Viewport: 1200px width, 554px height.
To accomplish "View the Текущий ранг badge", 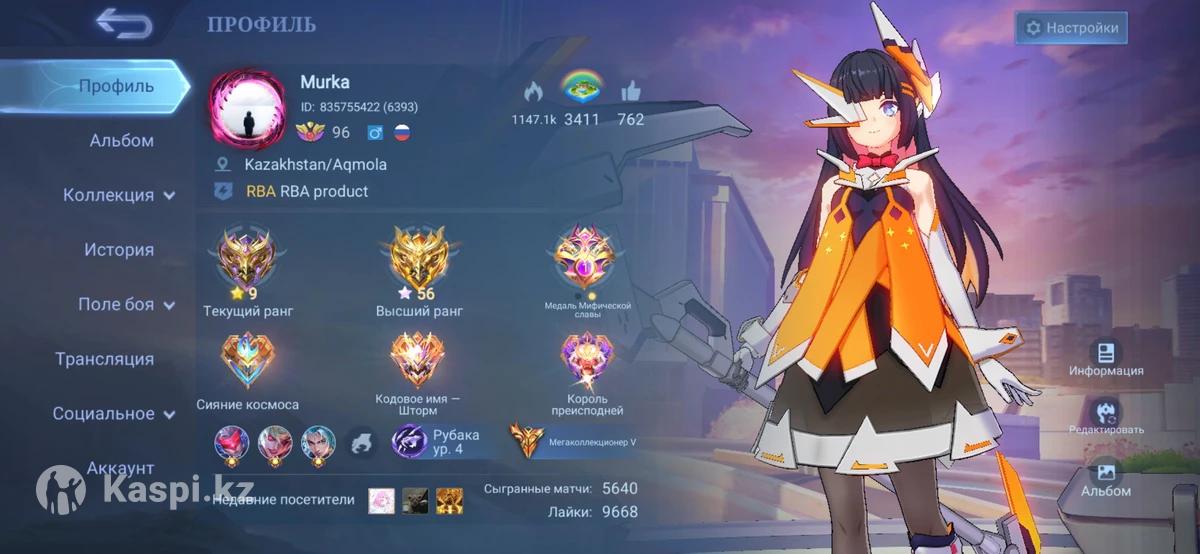I will [x=247, y=259].
